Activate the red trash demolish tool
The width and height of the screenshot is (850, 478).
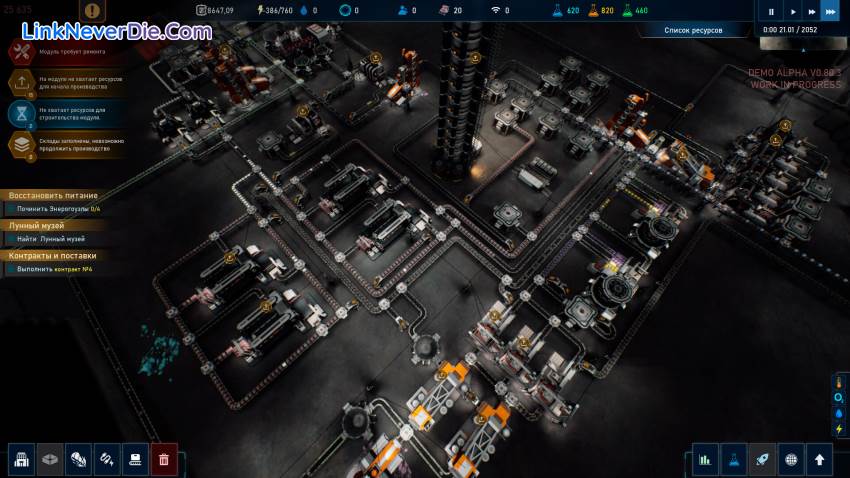point(164,459)
